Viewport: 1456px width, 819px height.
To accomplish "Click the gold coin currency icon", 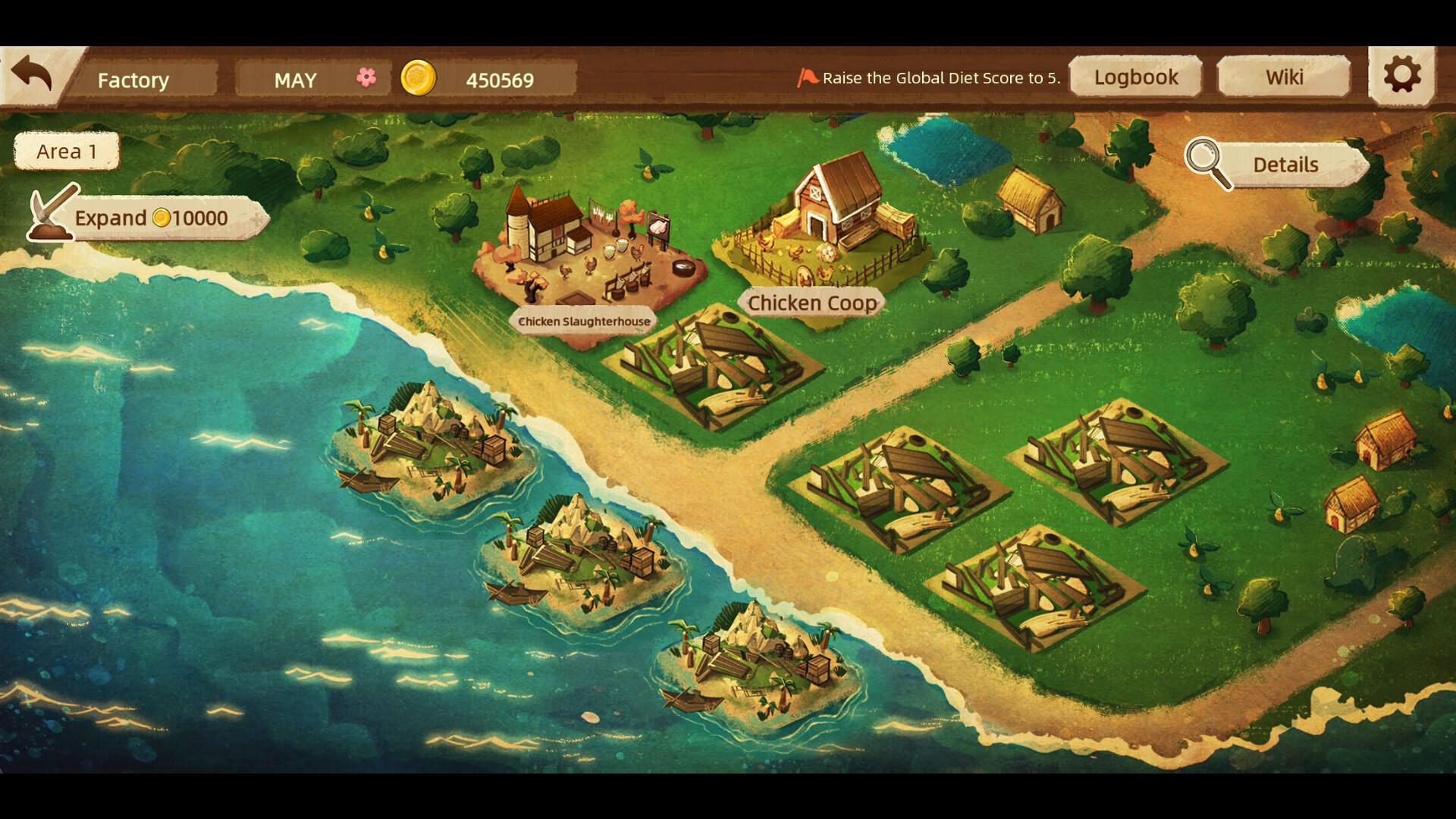I will (419, 77).
